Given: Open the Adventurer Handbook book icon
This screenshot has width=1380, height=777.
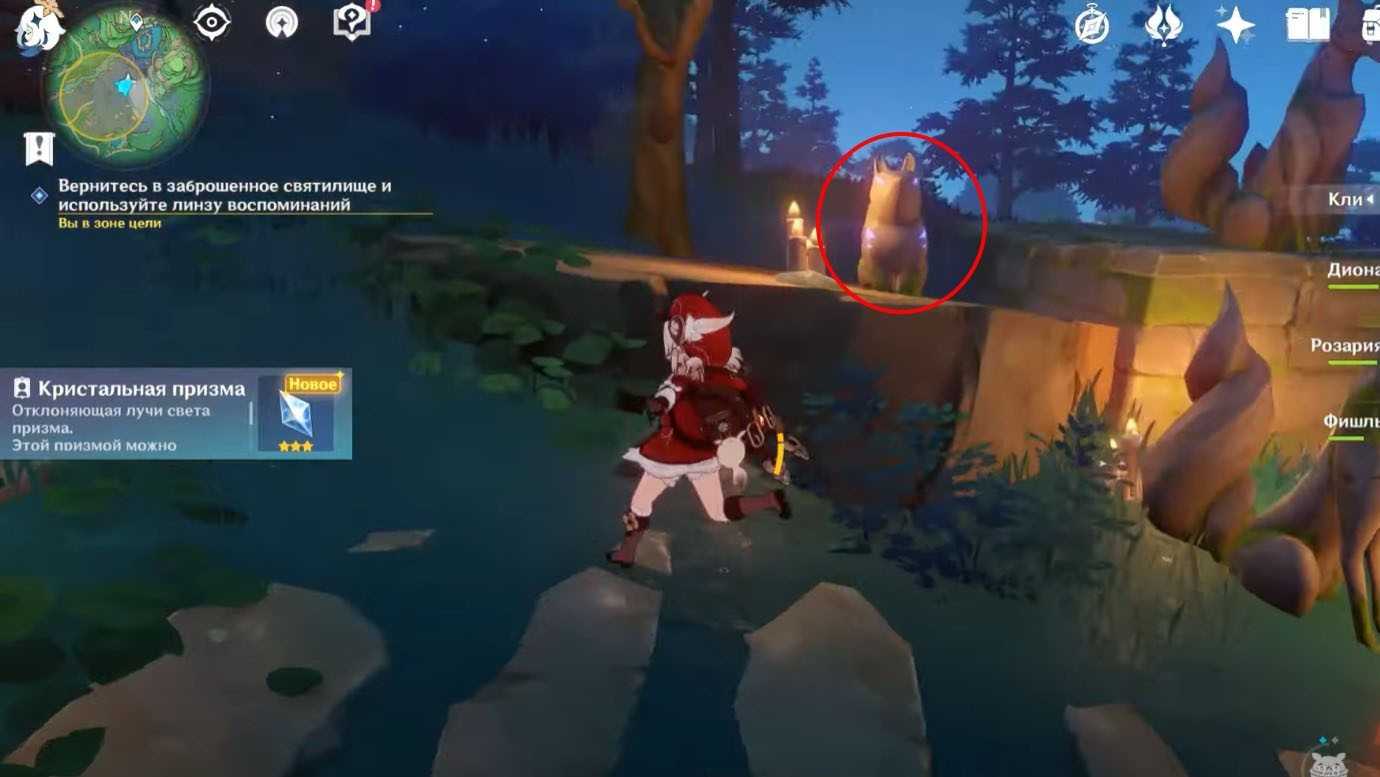Looking at the screenshot, I should click(1307, 26).
